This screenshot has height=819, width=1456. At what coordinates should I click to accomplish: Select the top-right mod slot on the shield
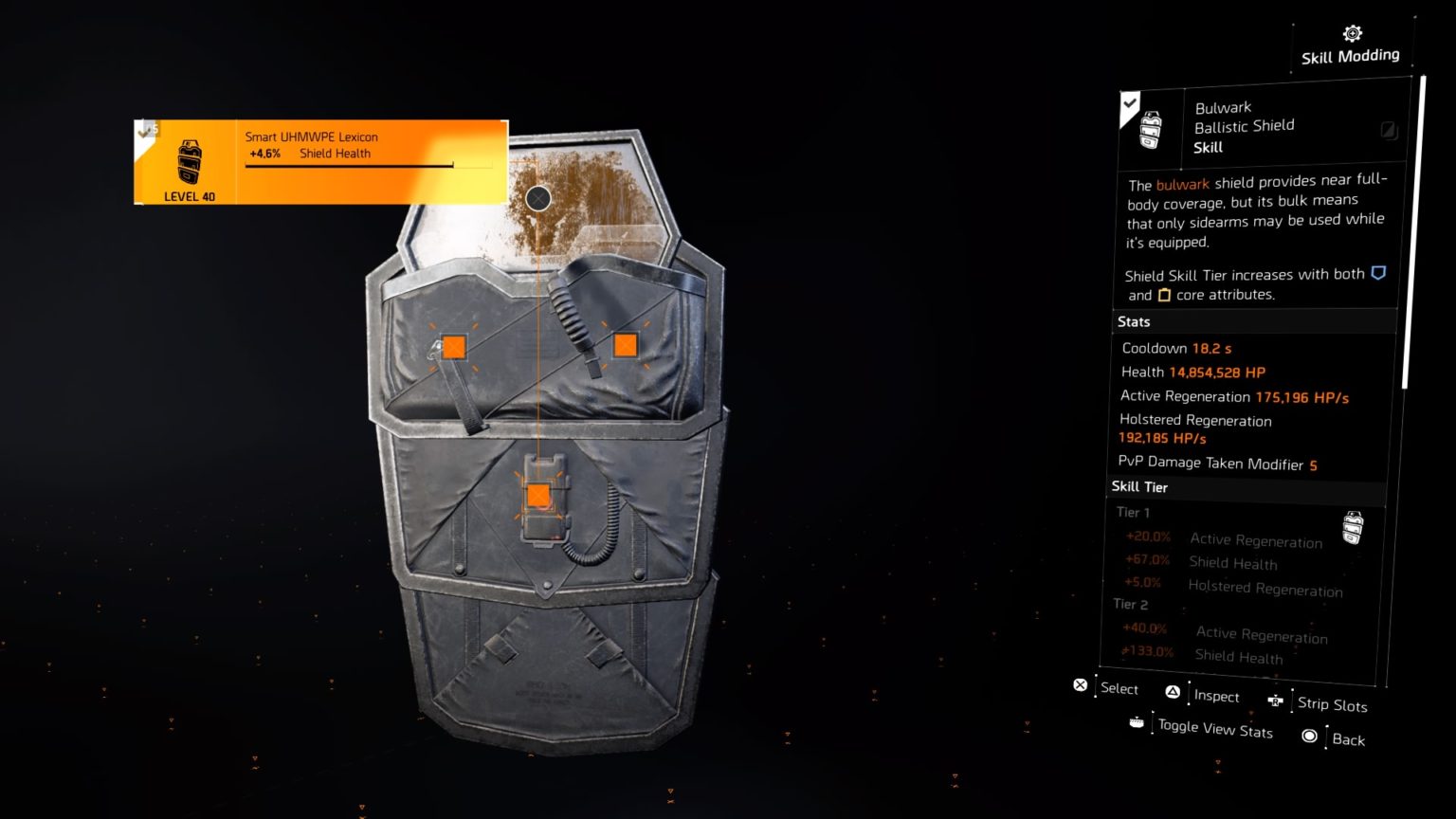click(x=626, y=345)
